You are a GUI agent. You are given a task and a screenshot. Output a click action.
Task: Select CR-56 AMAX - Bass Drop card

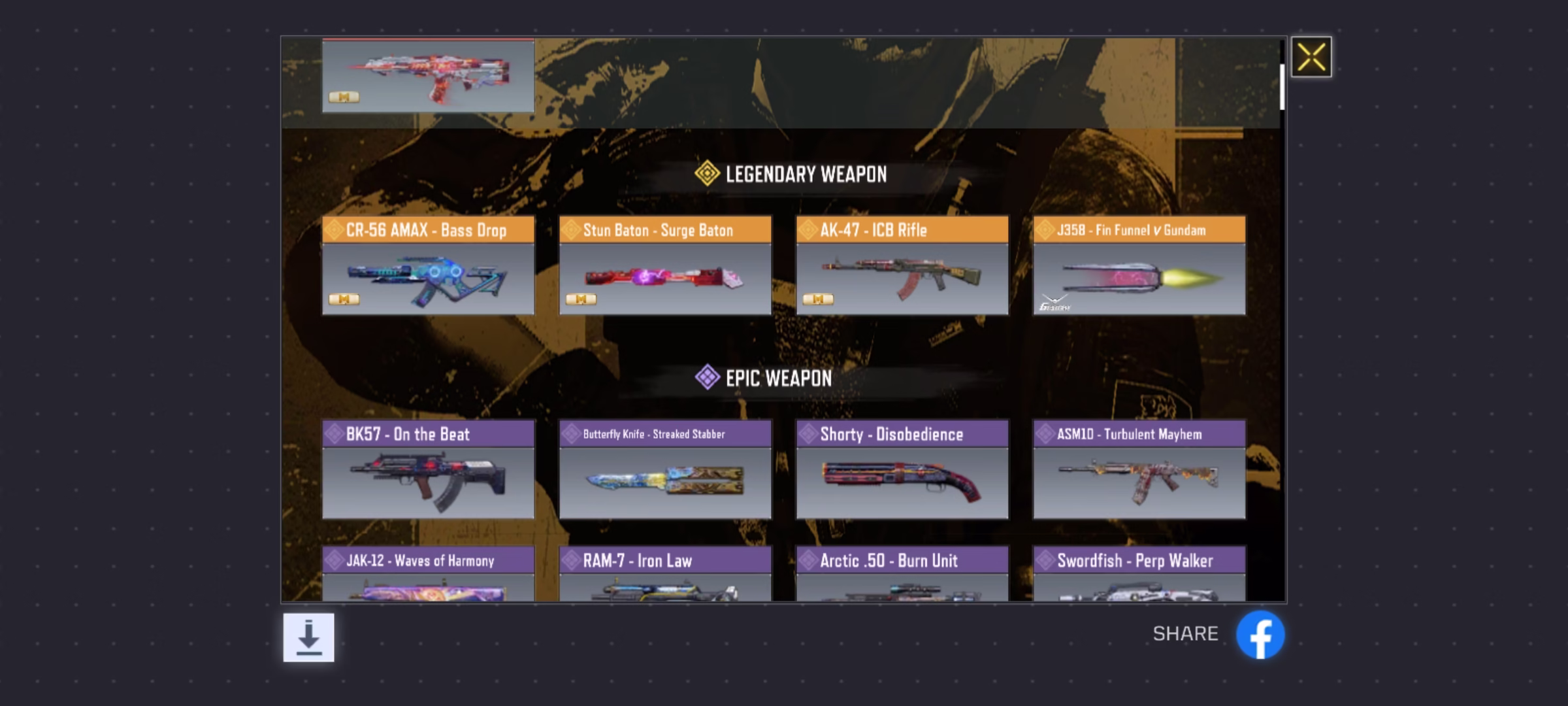coord(428,266)
